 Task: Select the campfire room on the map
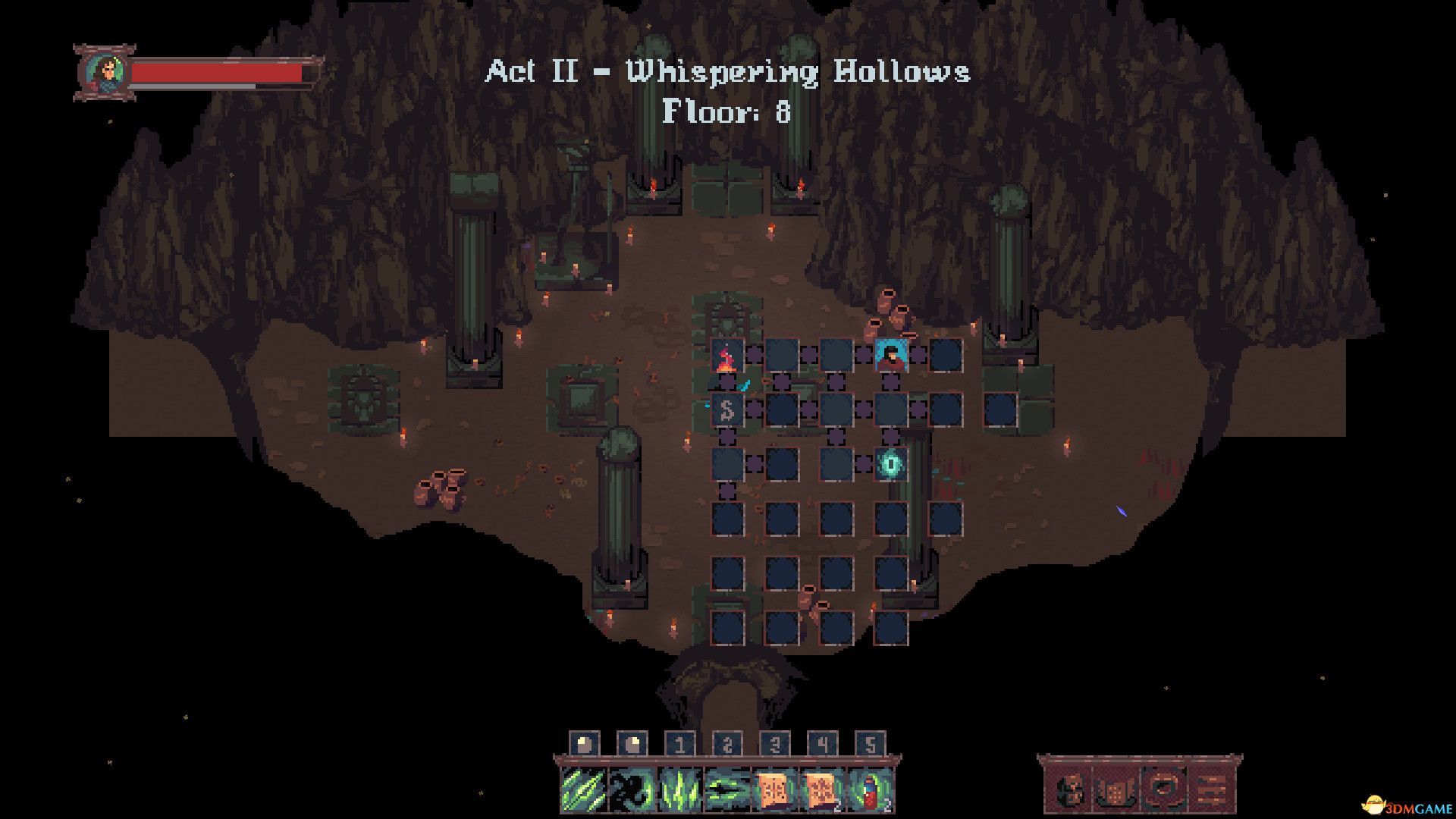tap(726, 356)
